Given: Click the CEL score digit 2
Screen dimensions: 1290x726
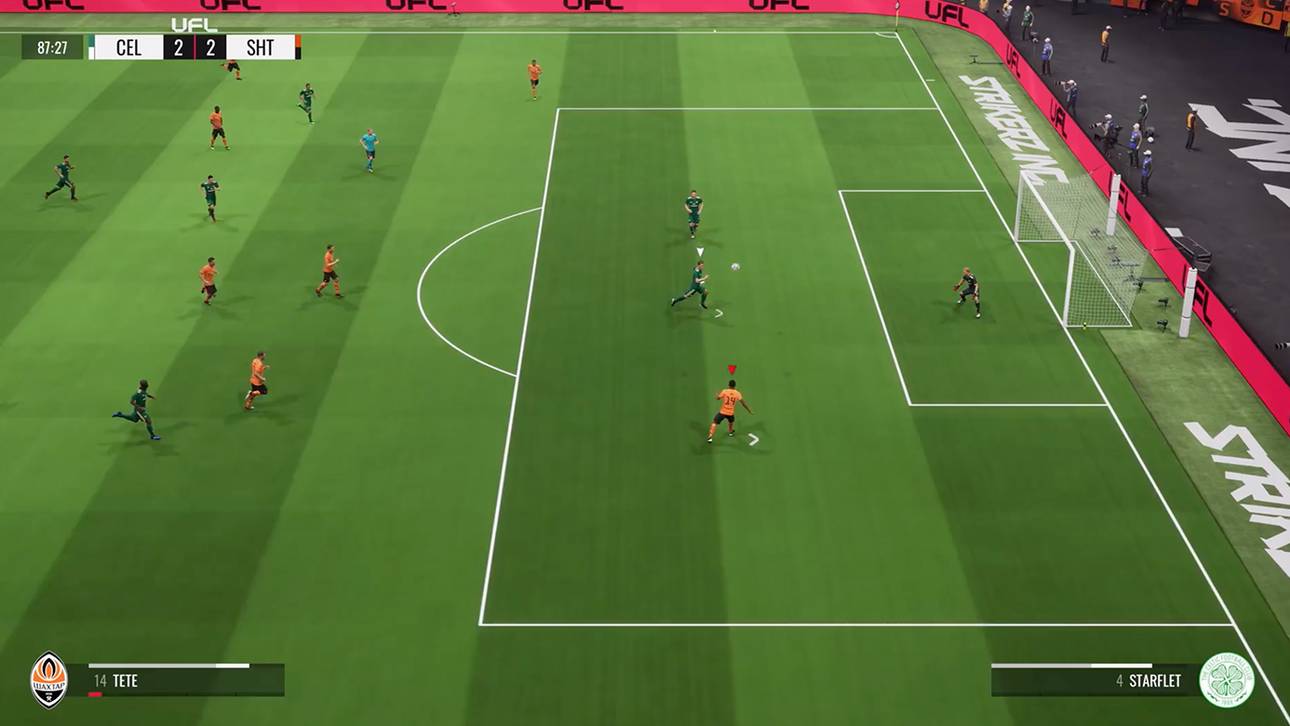Looking at the screenshot, I should point(178,47).
